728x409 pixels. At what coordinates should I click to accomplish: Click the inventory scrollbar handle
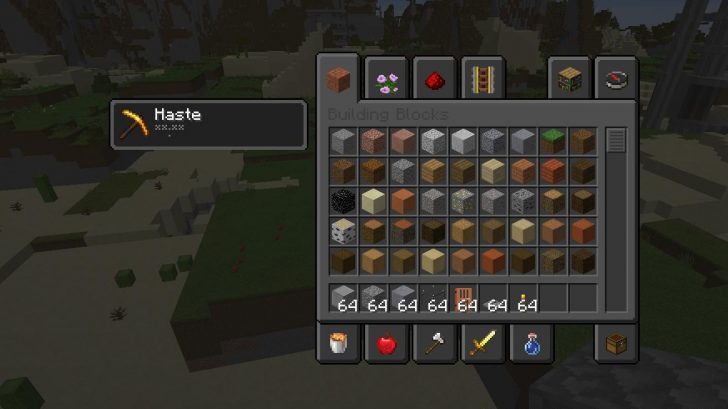pos(615,140)
